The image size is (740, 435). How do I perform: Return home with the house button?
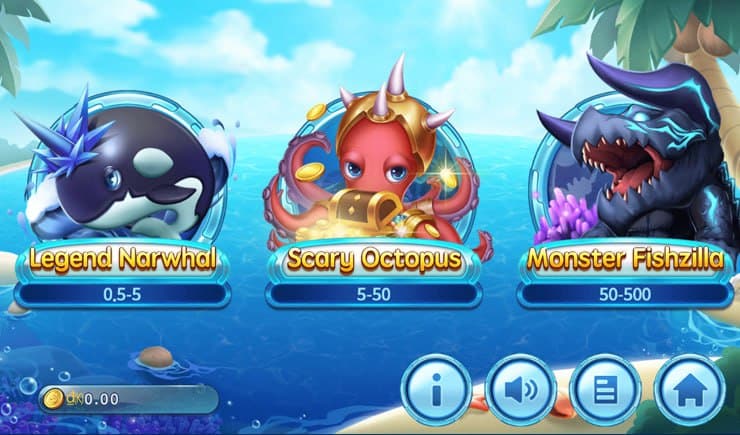pos(689,389)
